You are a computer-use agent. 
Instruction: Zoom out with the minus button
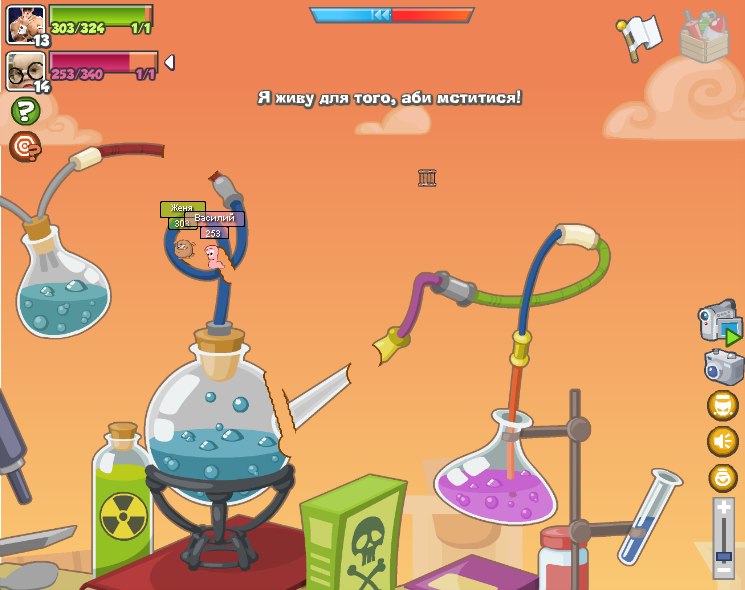pos(723,569)
